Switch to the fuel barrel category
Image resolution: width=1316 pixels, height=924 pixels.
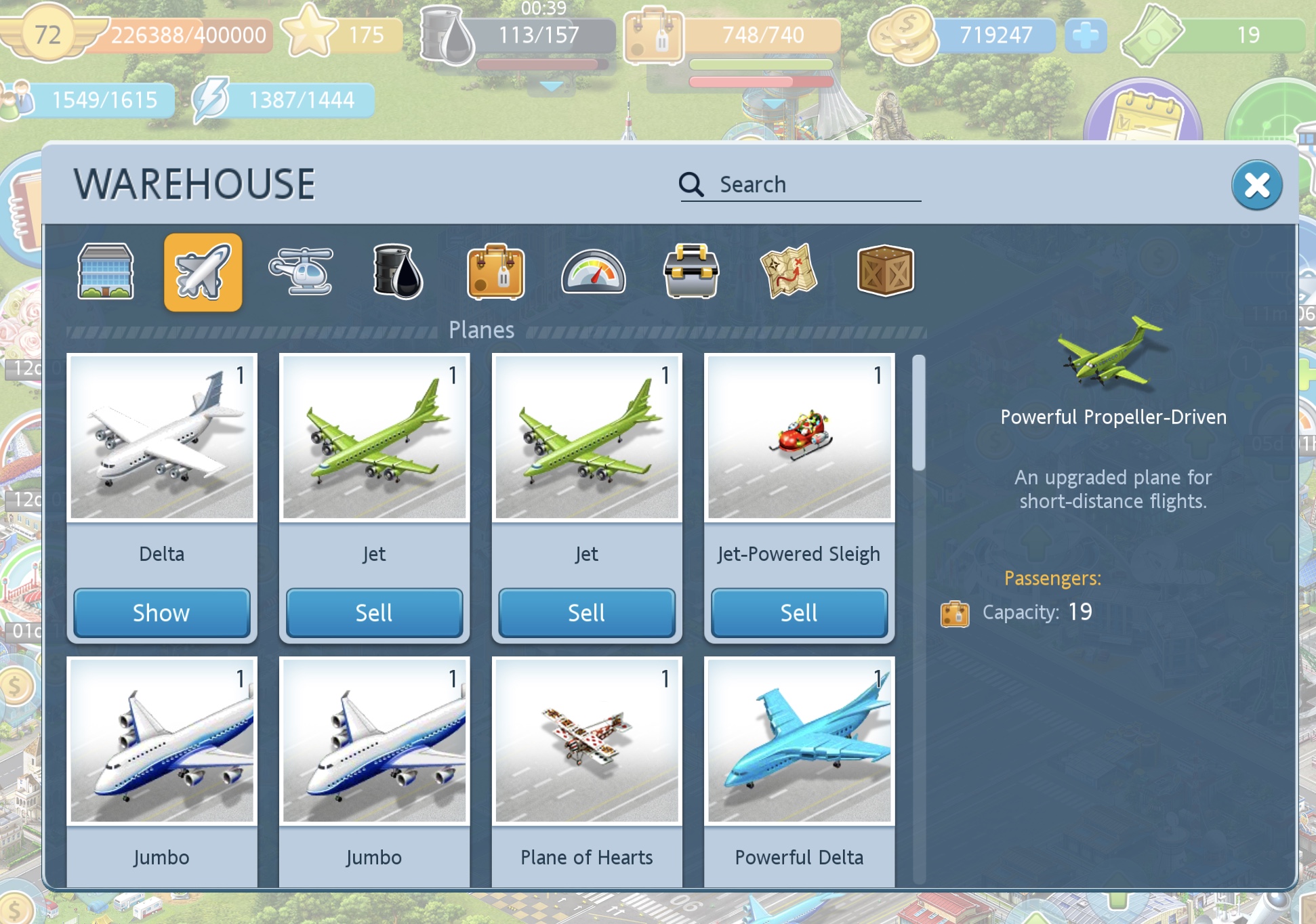pyautogui.click(x=398, y=272)
